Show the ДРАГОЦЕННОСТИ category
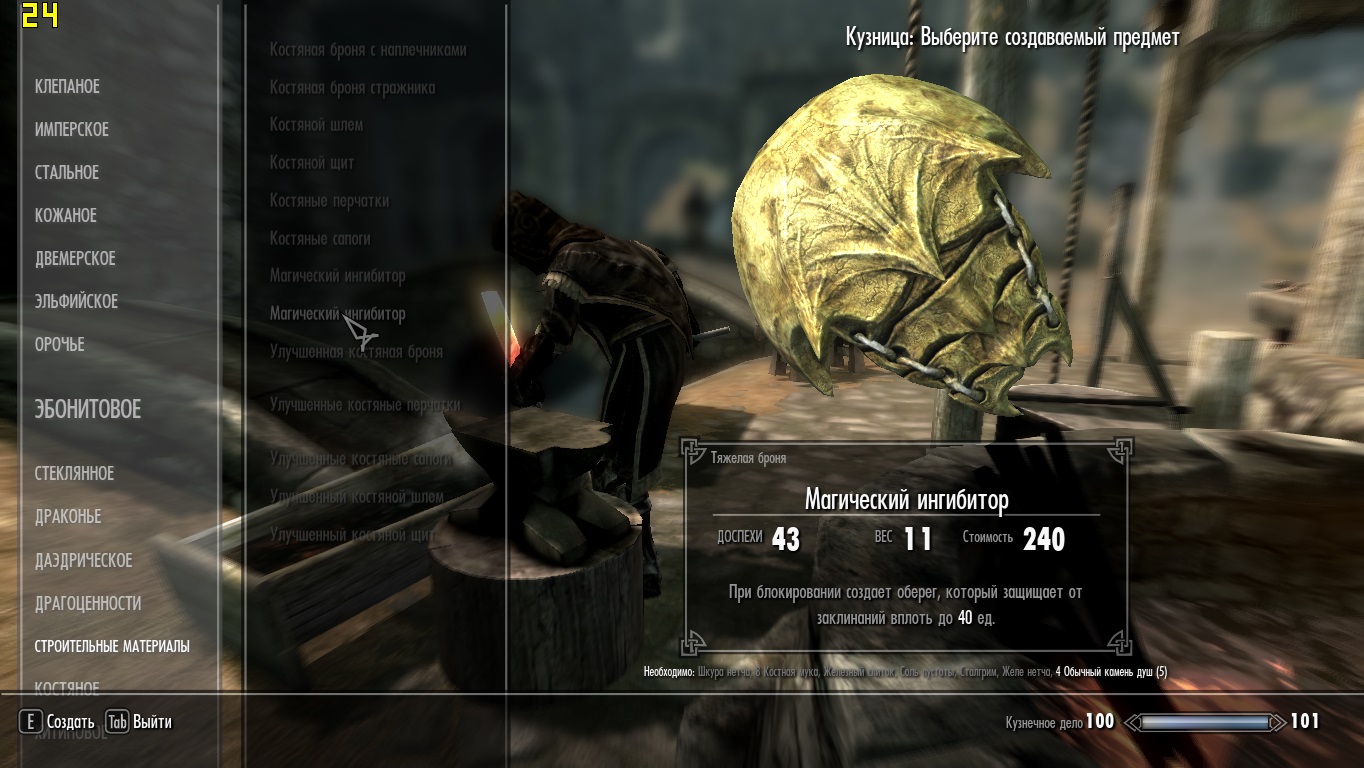Screen dimensions: 1364x768 click(x=87, y=604)
